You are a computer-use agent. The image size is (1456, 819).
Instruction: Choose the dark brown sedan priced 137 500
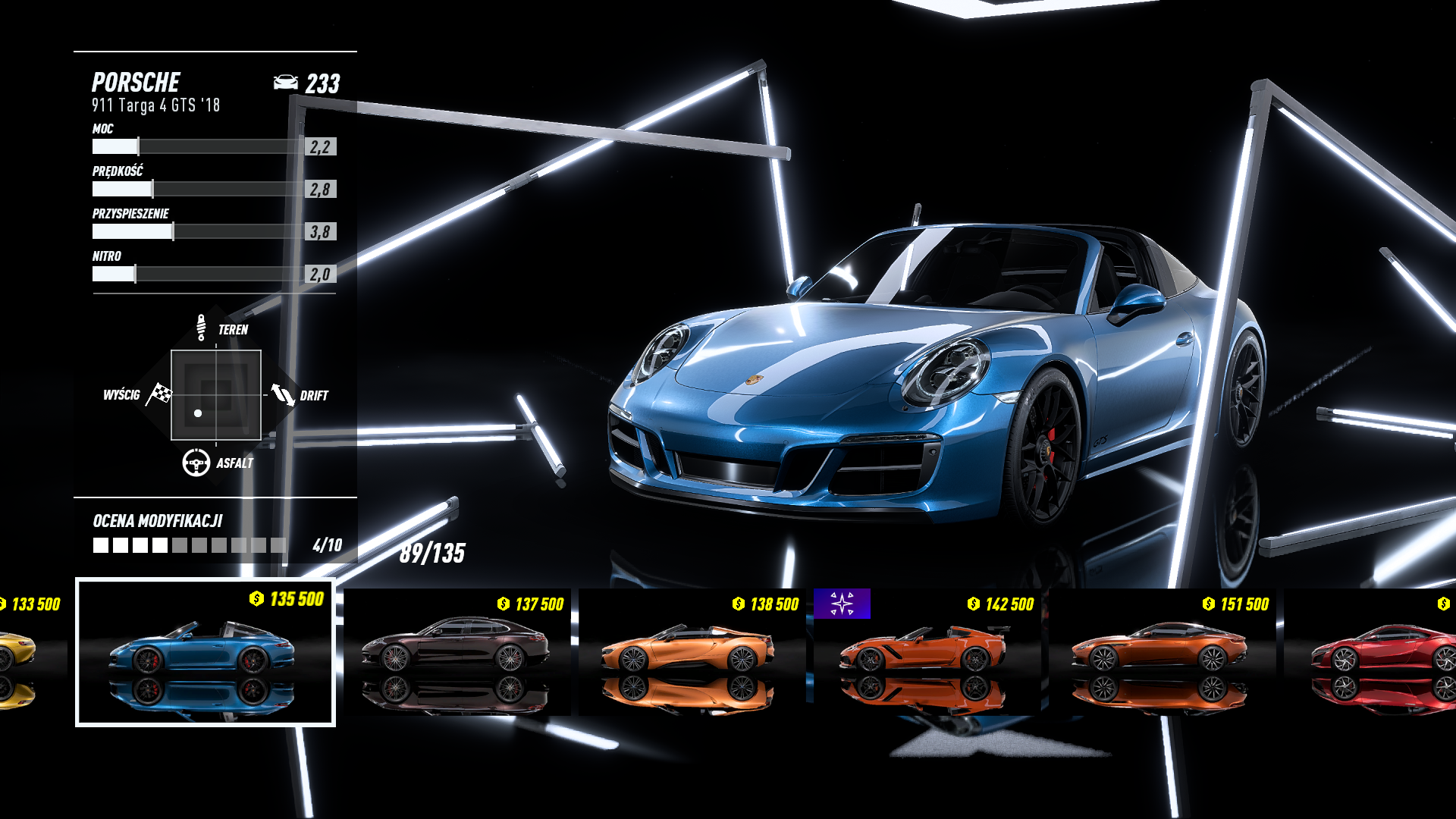pos(457,652)
